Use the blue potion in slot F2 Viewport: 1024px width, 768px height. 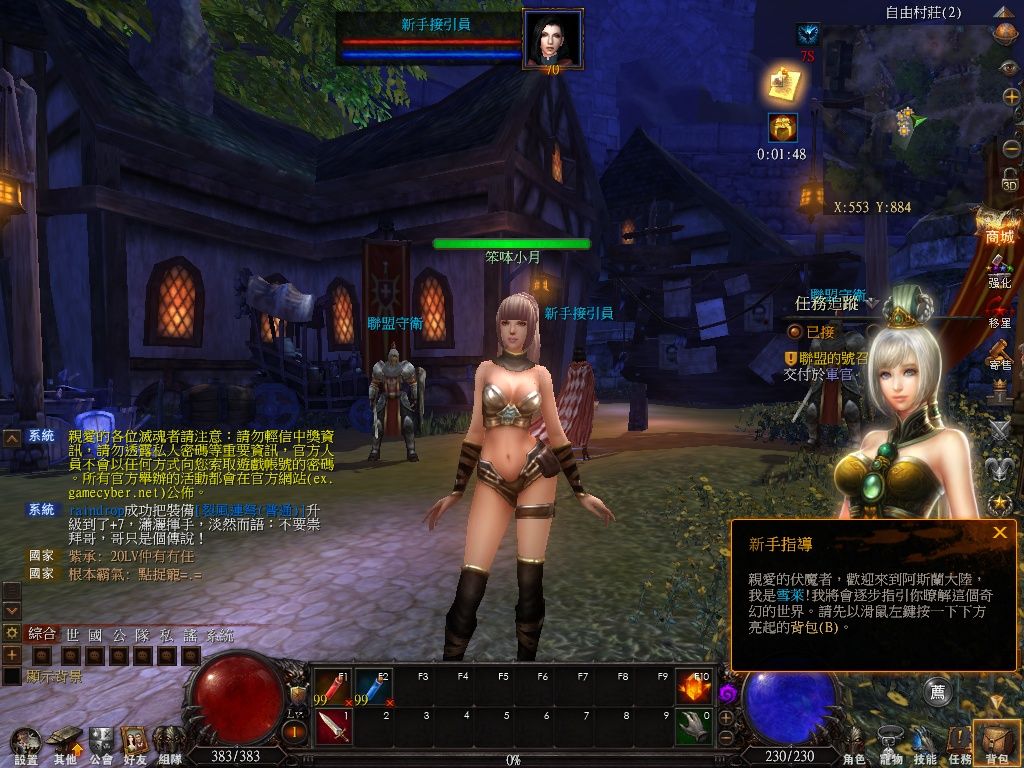pos(372,687)
